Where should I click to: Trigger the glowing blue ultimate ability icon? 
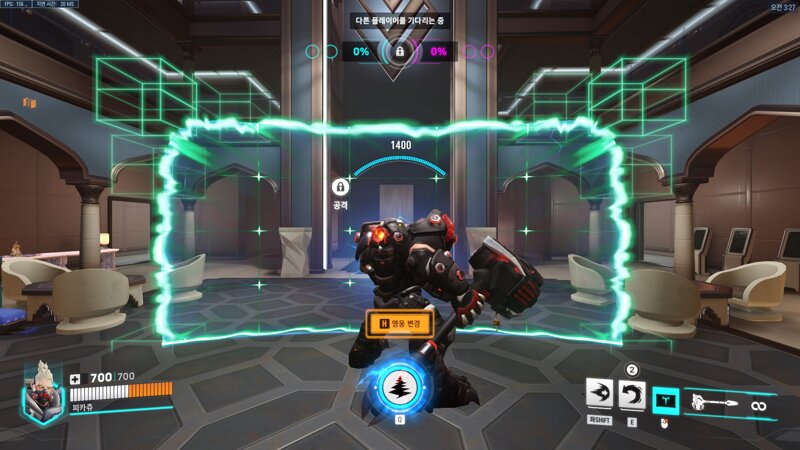[399, 390]
